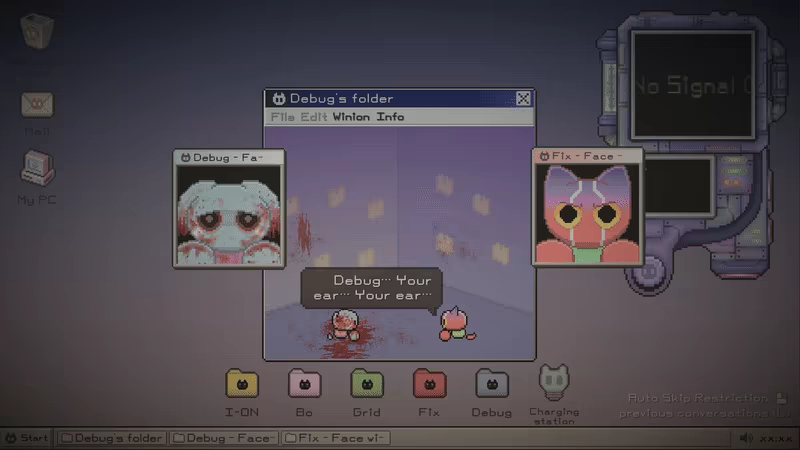
Task: Toggle Auto Skip Restriction
Action: tap(700, 398)
